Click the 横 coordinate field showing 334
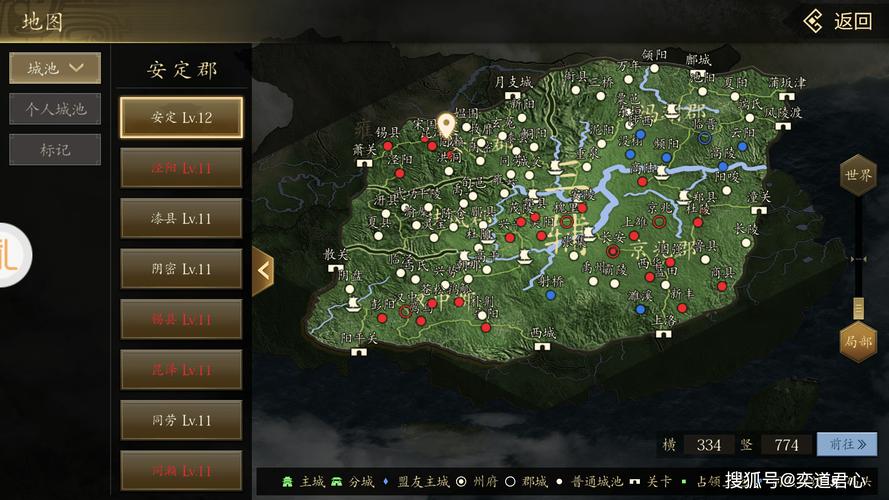This screenshot has height=500, width=889. [708, 444]
